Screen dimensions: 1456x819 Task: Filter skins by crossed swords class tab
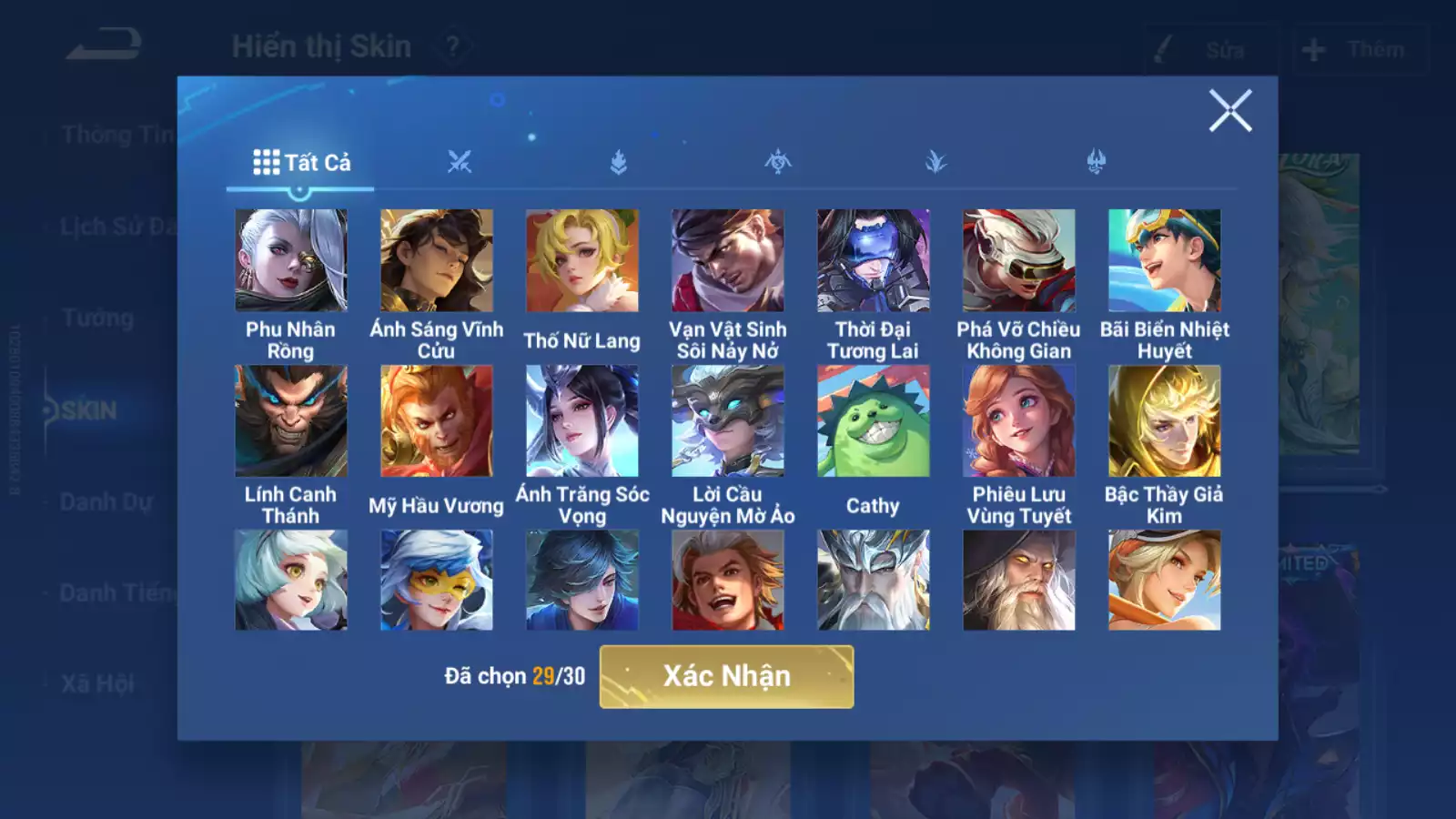460,163
